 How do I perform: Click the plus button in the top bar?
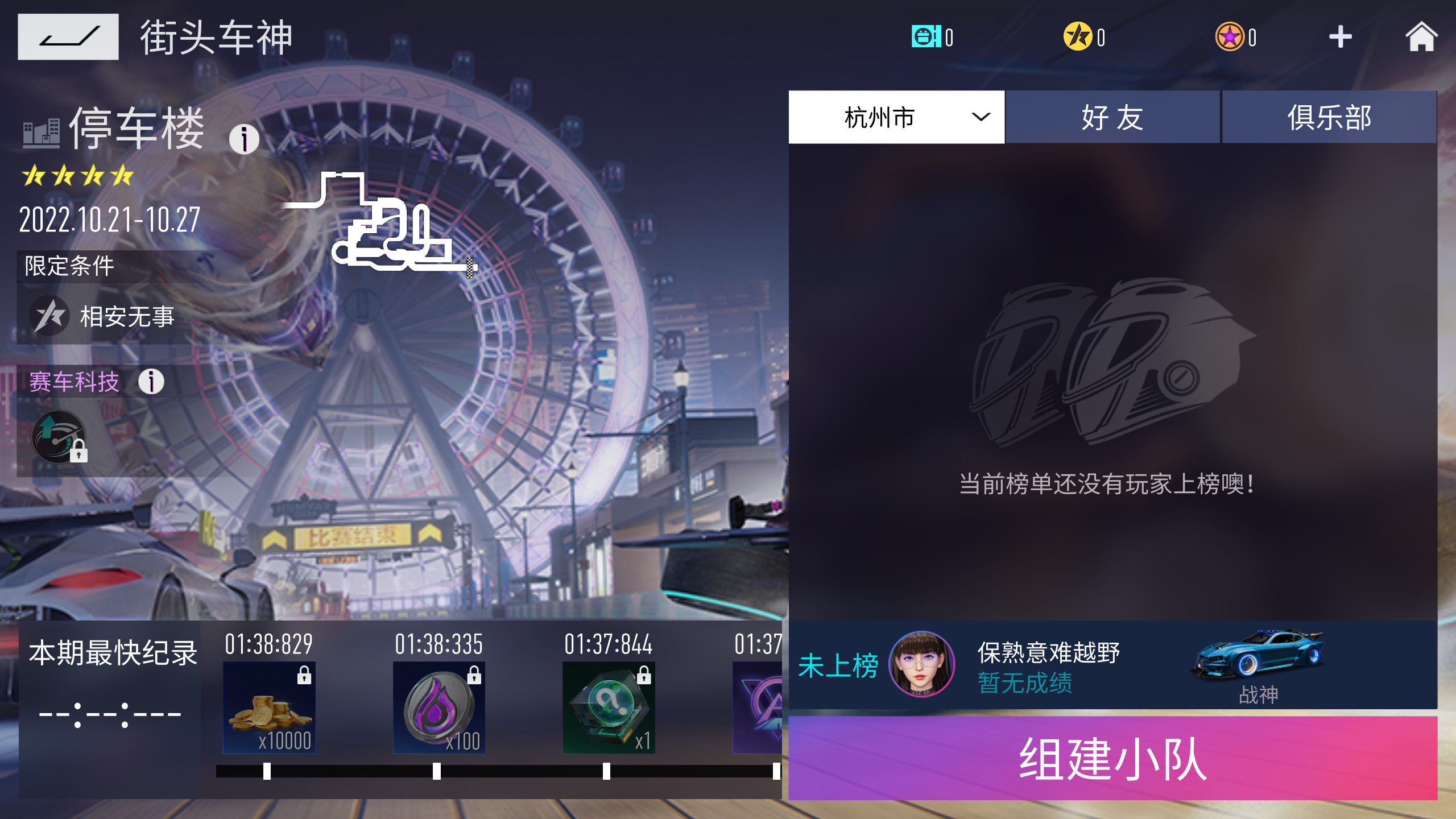1340,36
